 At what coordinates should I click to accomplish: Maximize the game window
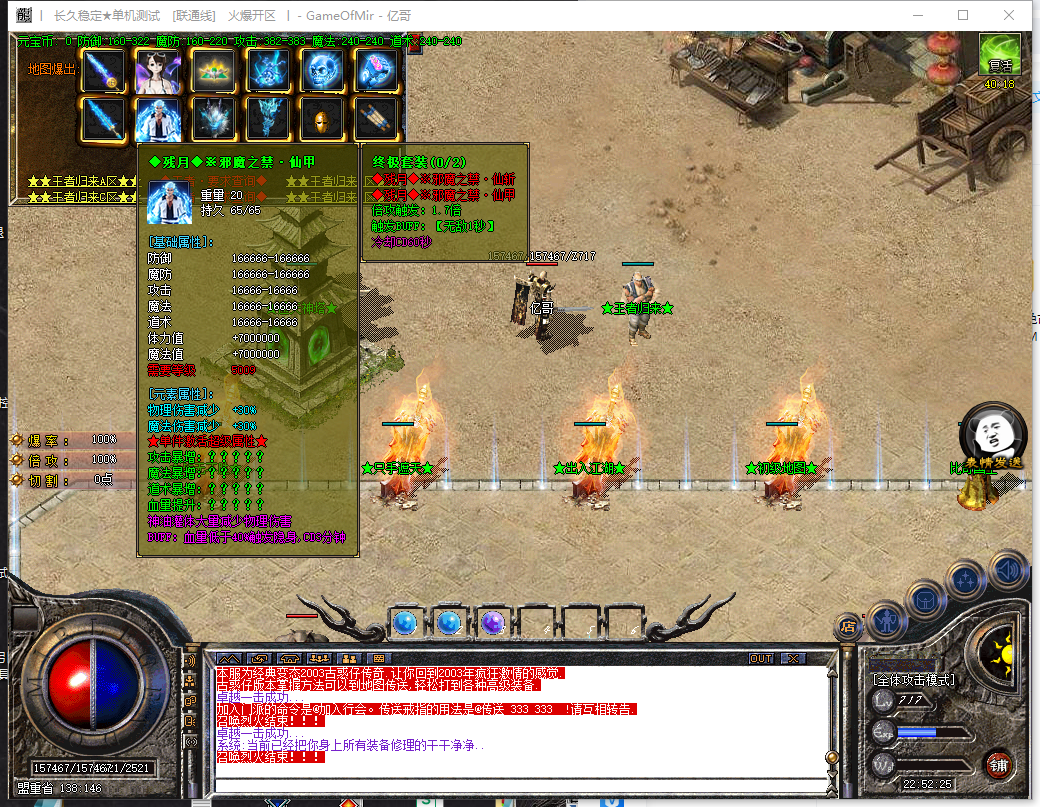[x=963, y=15]
